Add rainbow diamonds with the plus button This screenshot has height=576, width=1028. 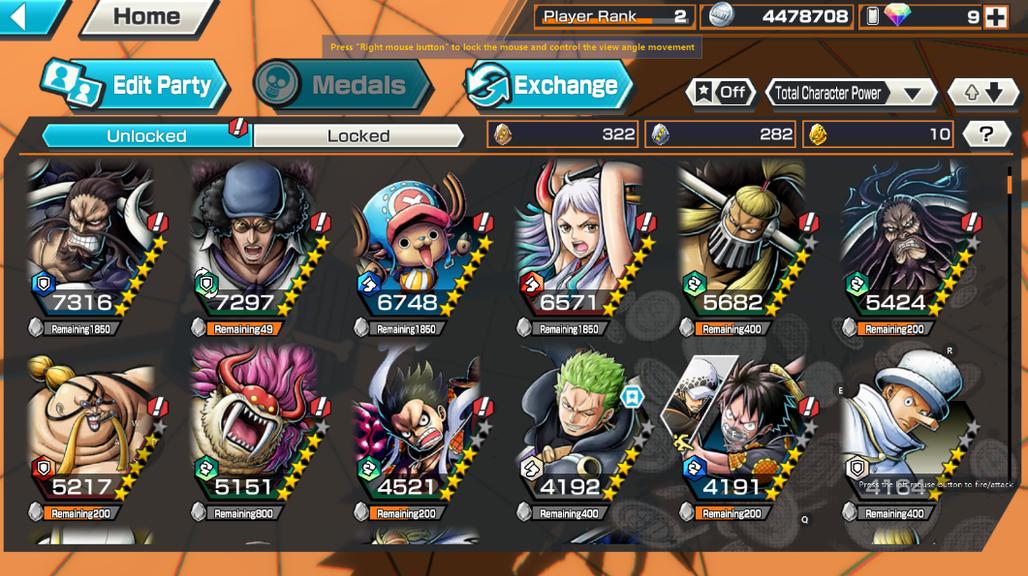click(x=995, y=17)
